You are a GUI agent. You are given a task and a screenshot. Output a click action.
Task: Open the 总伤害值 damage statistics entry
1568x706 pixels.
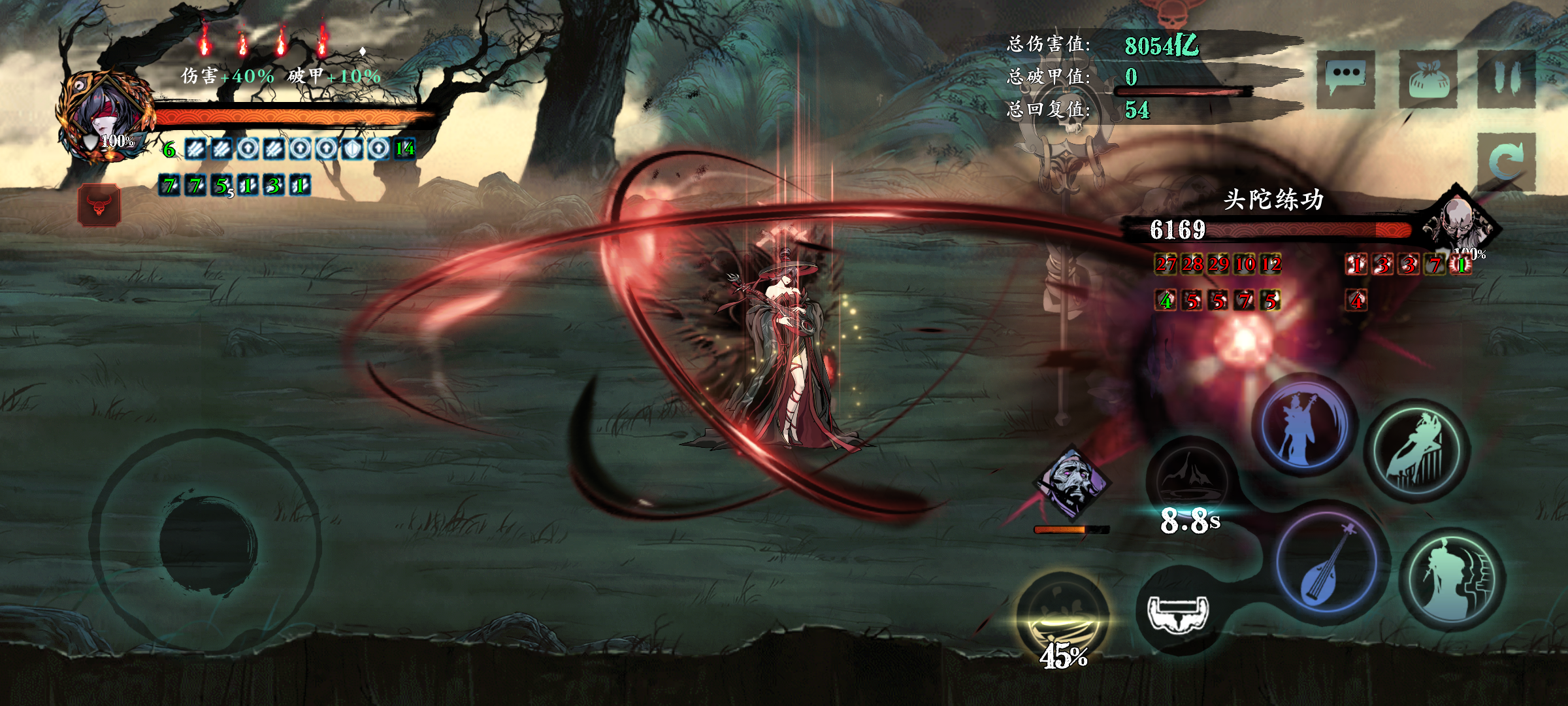point(1050,44)
